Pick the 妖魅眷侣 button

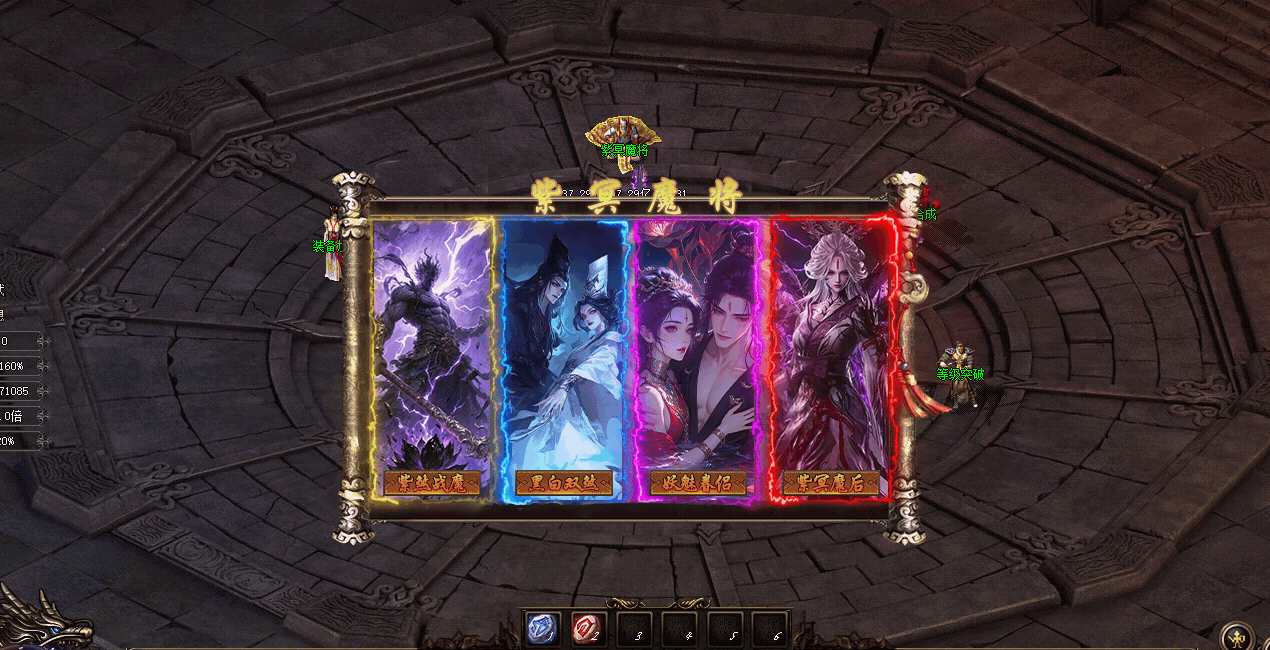697,483
